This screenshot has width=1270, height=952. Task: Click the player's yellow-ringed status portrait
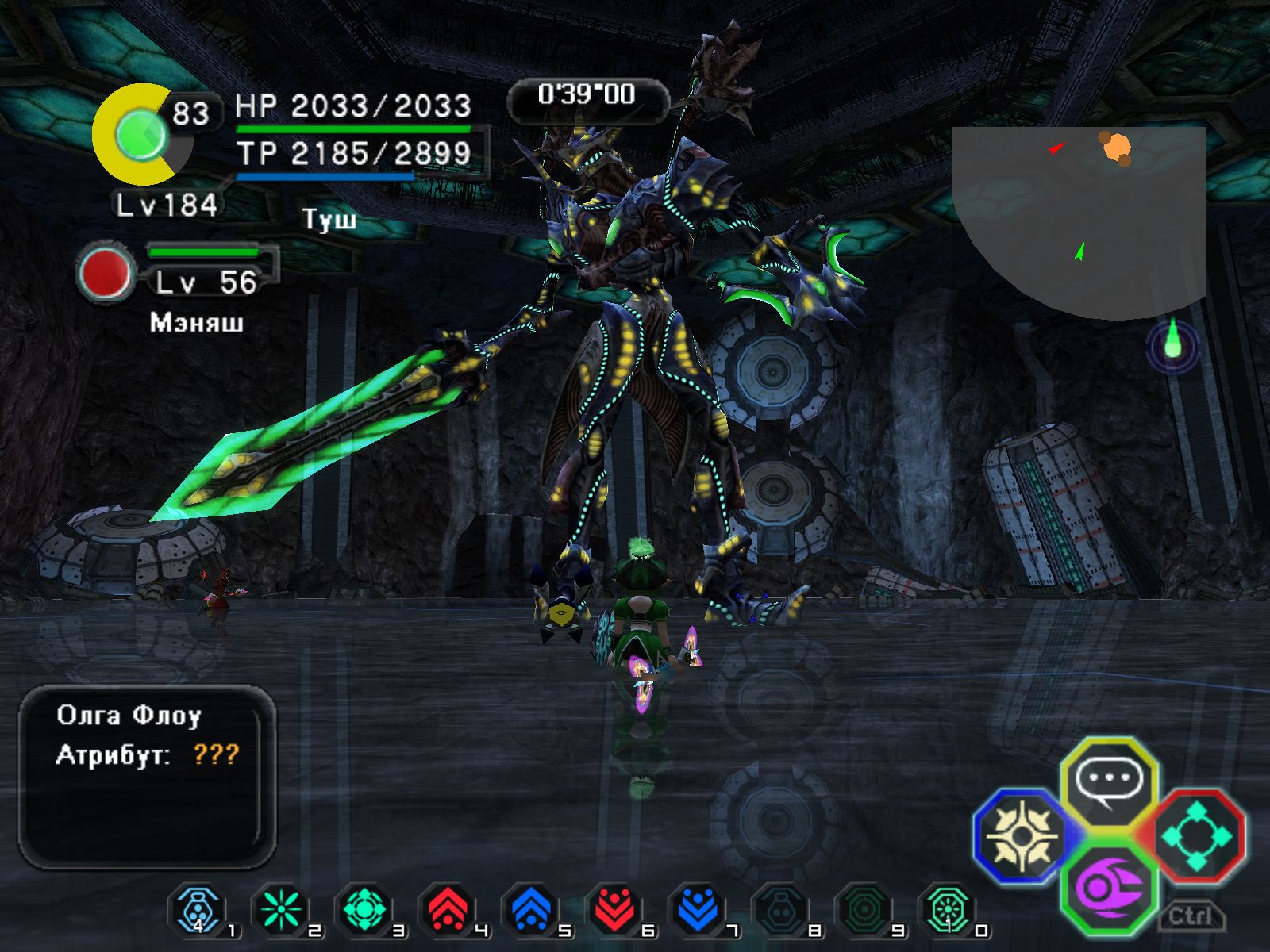(x=141, y=136)
